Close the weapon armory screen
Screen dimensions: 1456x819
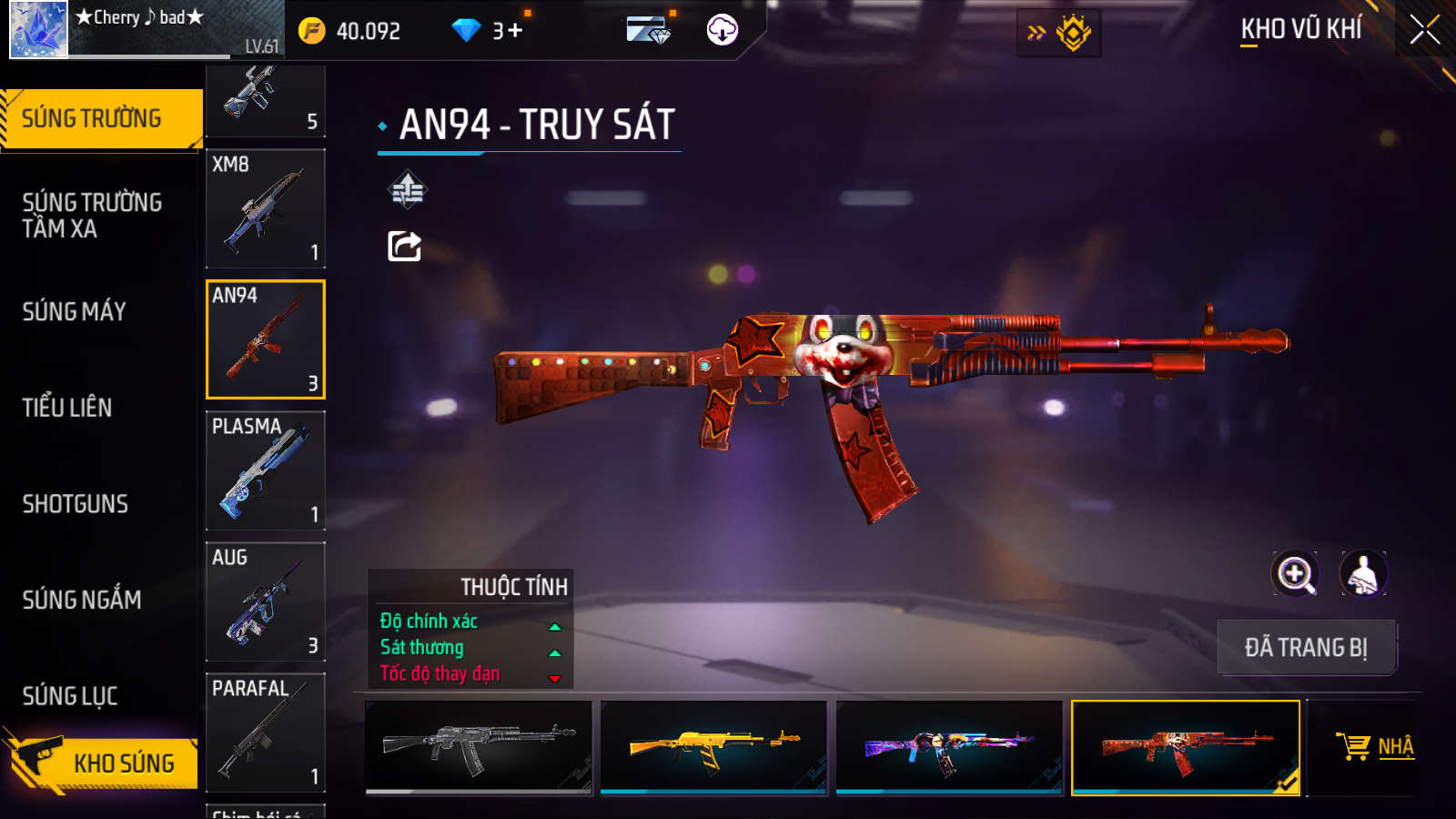coord(1425,30)
